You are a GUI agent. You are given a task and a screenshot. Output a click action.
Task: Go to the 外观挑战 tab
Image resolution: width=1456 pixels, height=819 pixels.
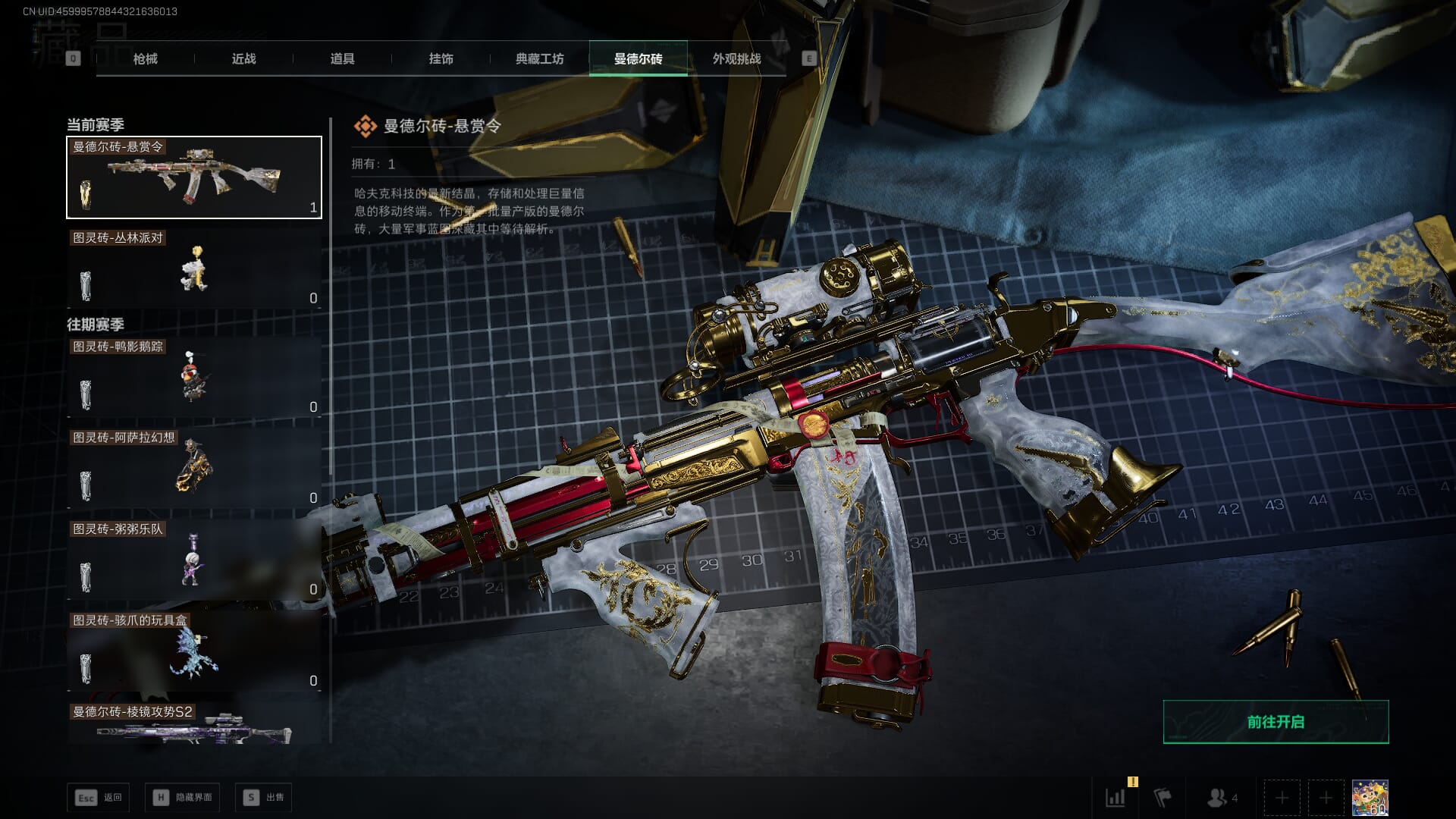(736, 59)
